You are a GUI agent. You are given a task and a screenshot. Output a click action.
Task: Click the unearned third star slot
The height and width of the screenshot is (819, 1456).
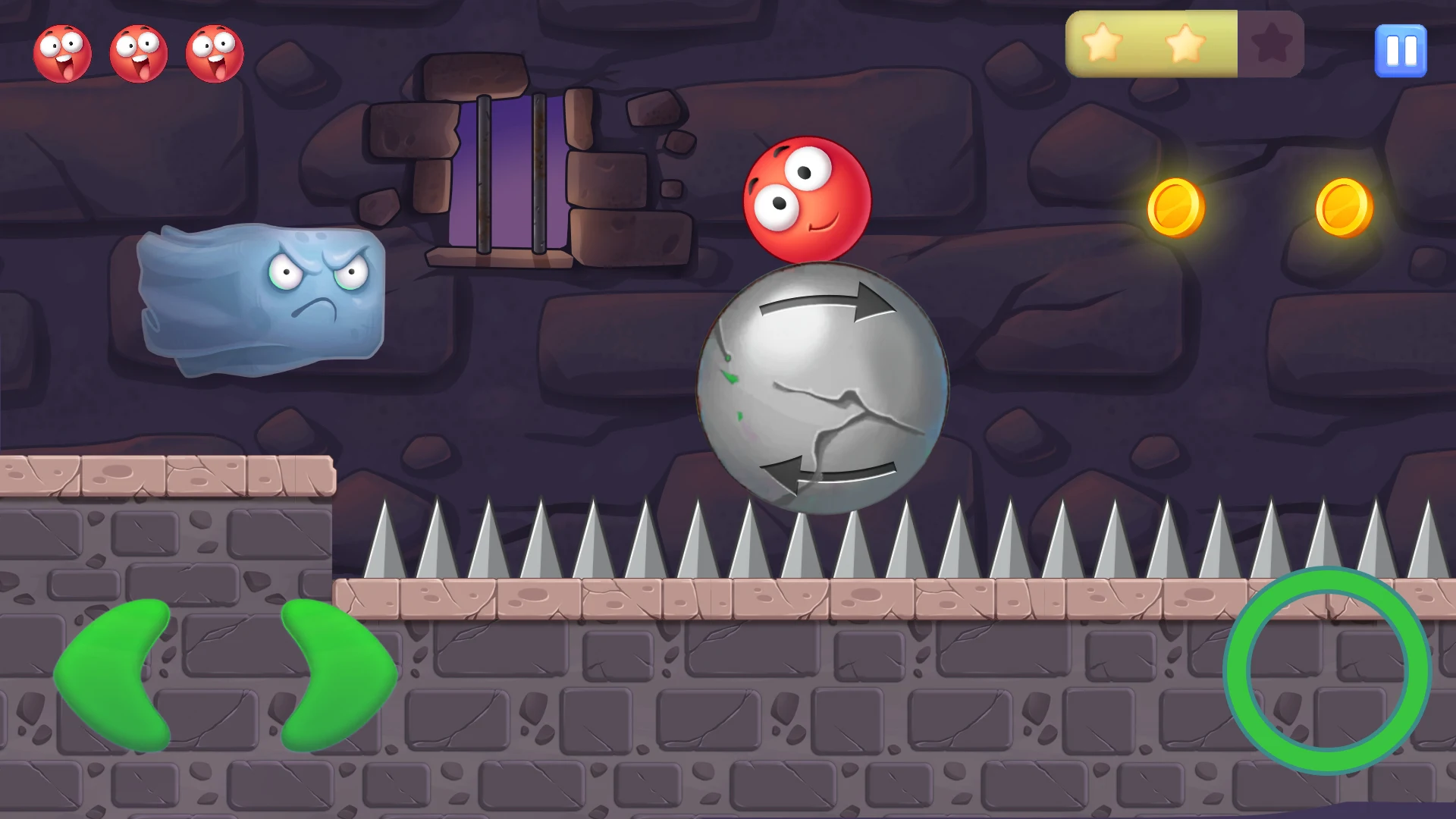coord(1270,44)
